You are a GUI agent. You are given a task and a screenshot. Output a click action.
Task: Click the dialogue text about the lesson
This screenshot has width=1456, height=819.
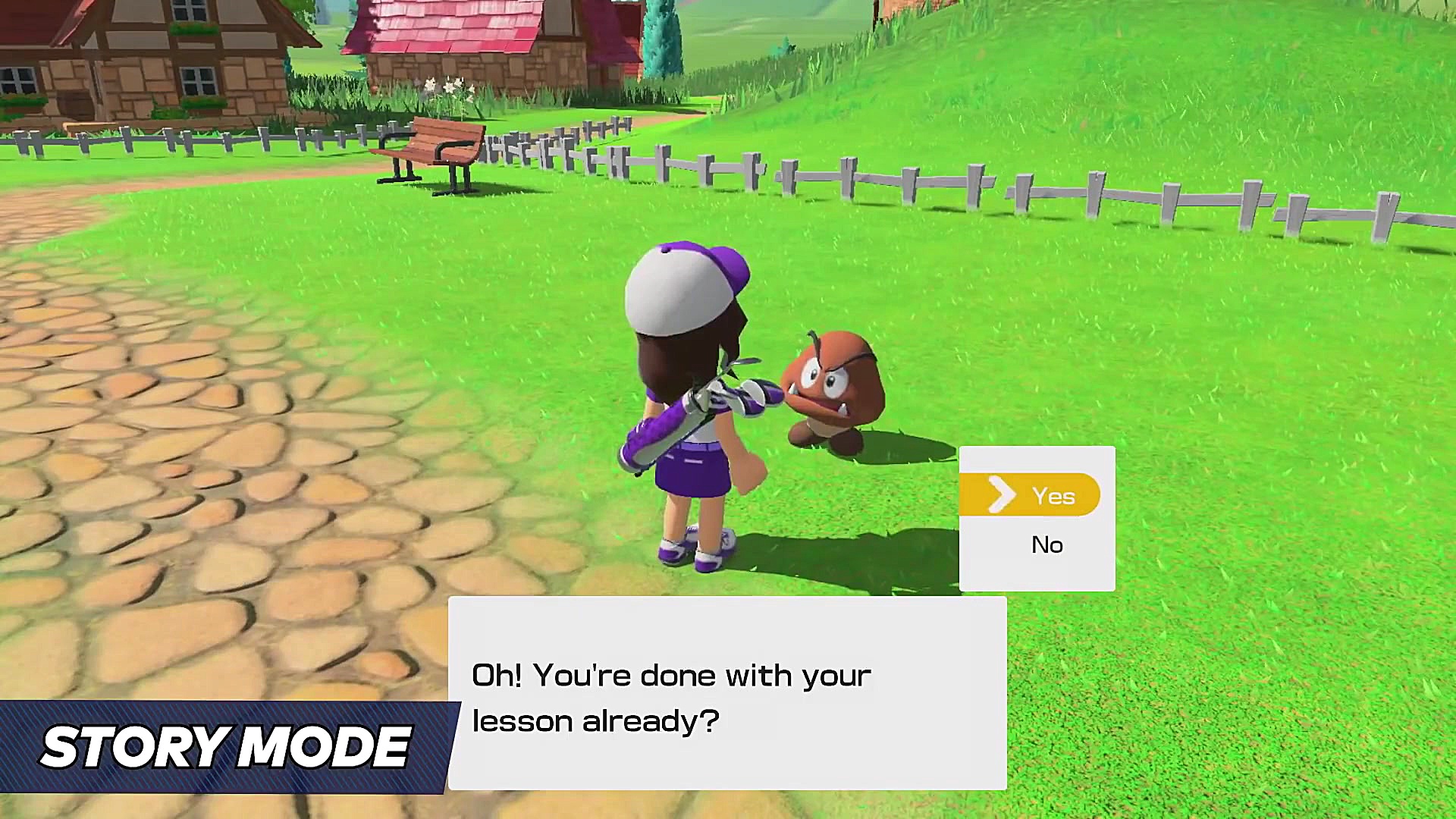point(671,698)
